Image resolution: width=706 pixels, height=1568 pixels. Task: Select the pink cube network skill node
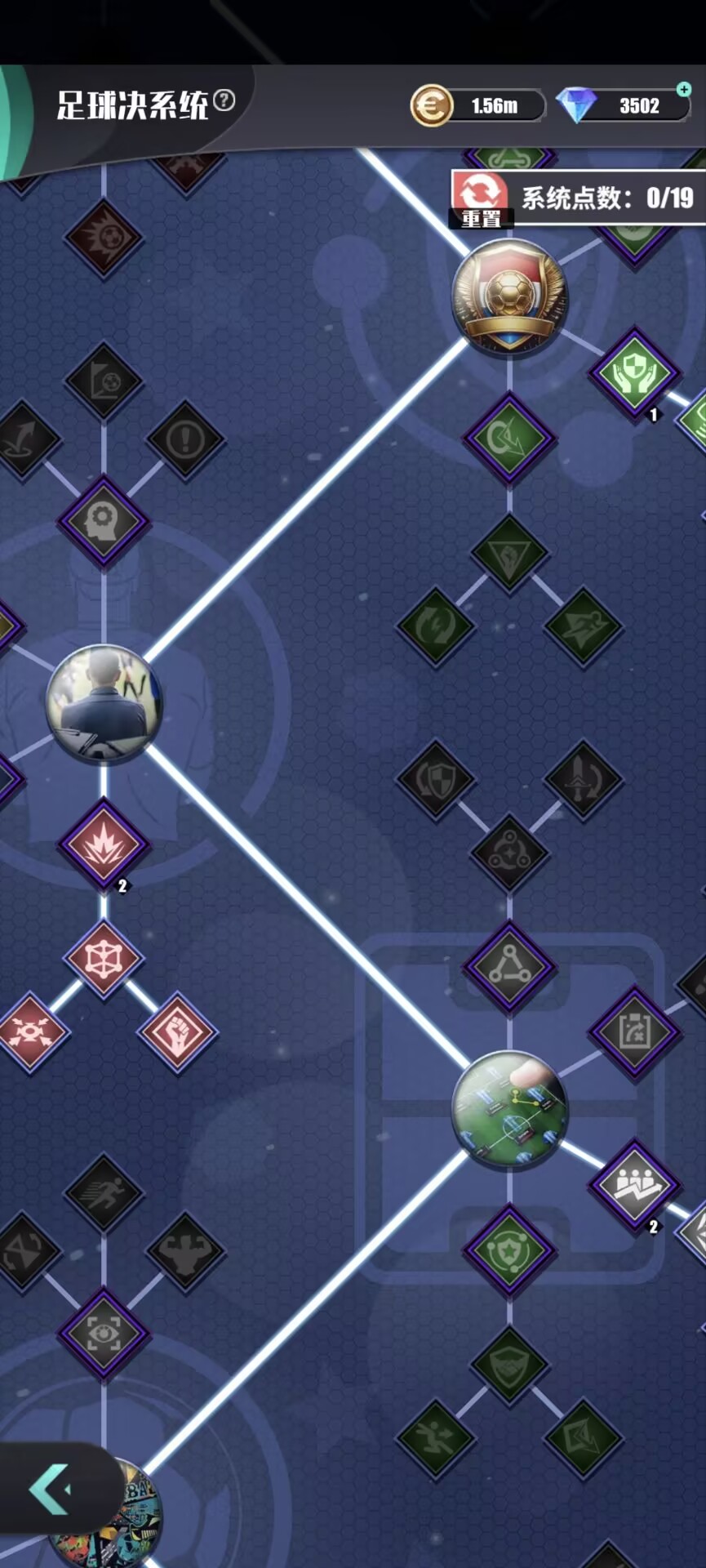(104, 959)
